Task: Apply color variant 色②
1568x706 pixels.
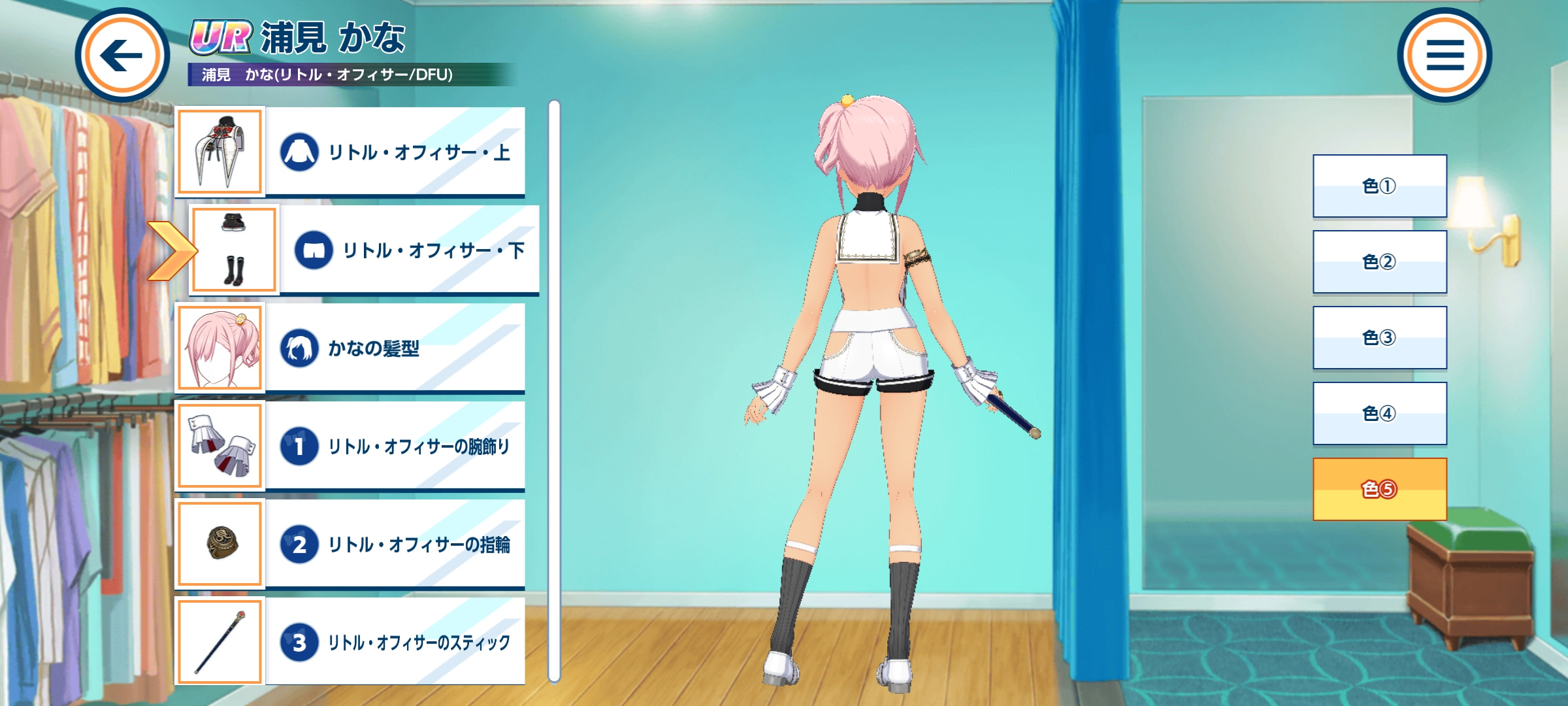Action: coord(1380,262)
